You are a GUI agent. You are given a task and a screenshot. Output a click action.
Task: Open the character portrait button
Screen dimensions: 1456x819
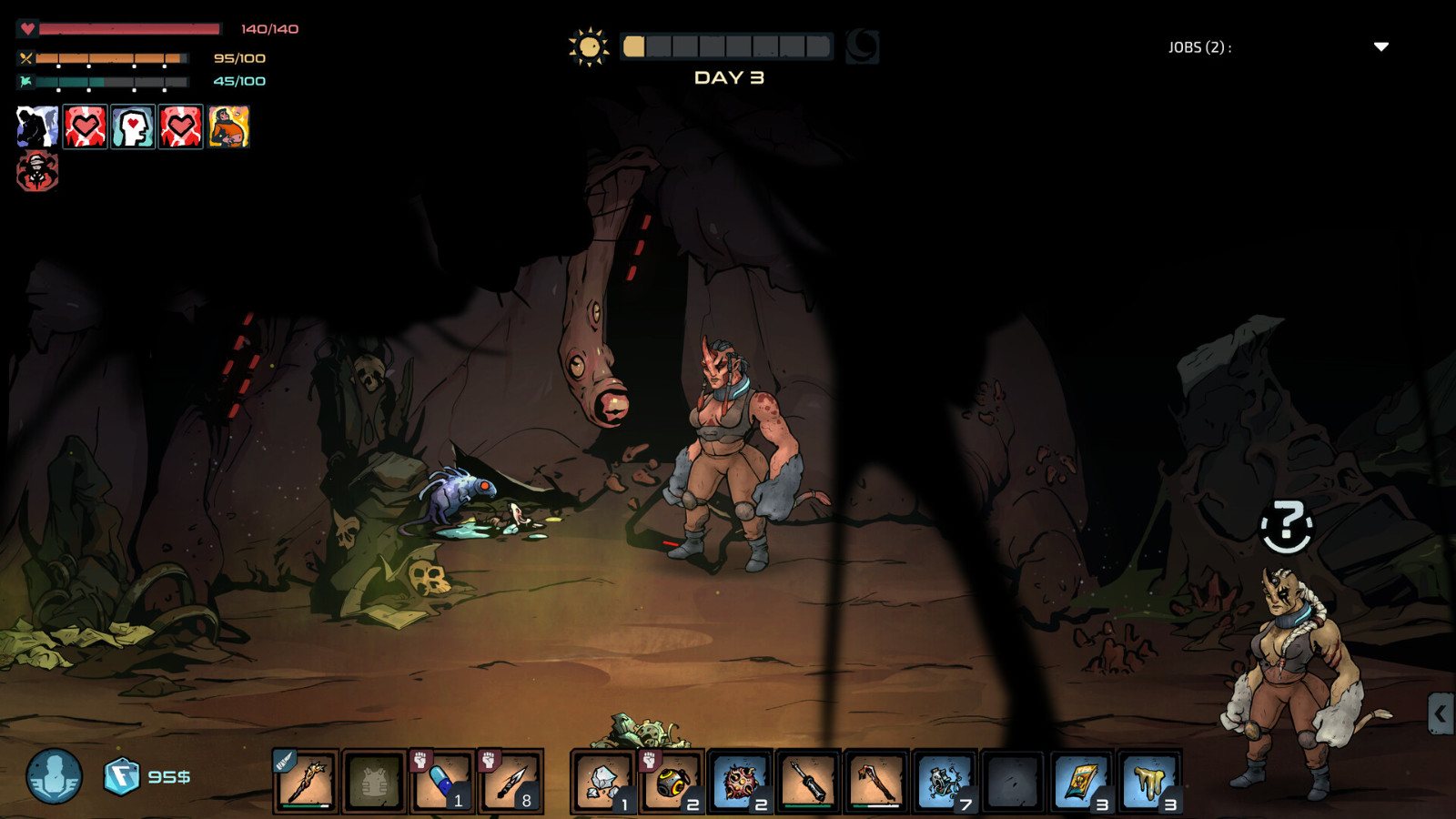click(54, 776)
